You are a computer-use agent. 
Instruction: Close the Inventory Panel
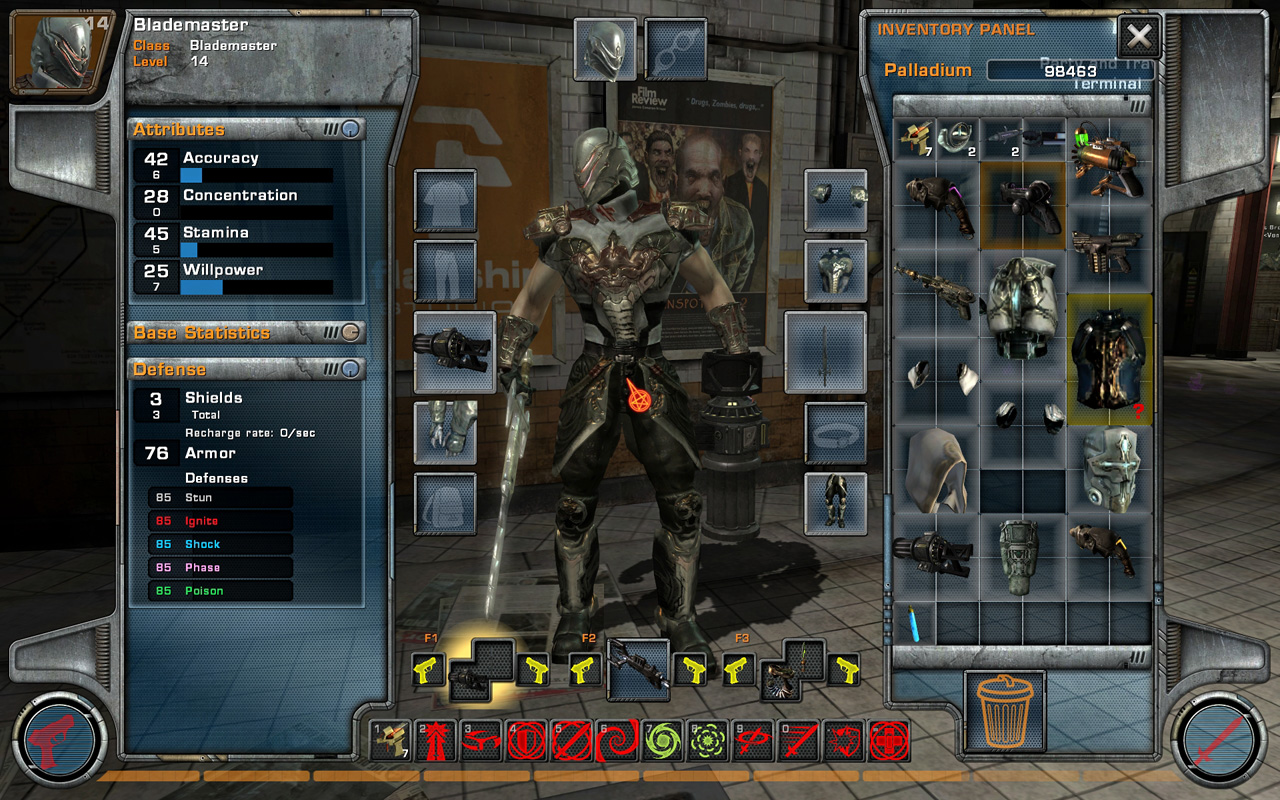1139,36
